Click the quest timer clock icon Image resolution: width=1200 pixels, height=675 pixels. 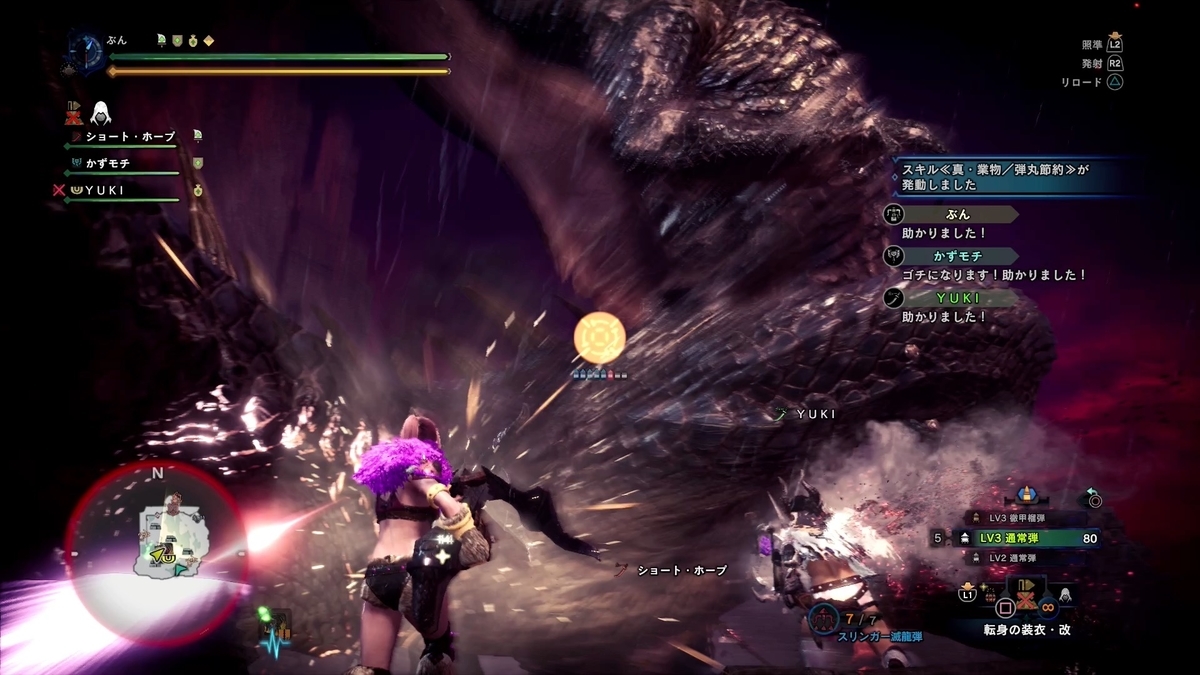86,50
